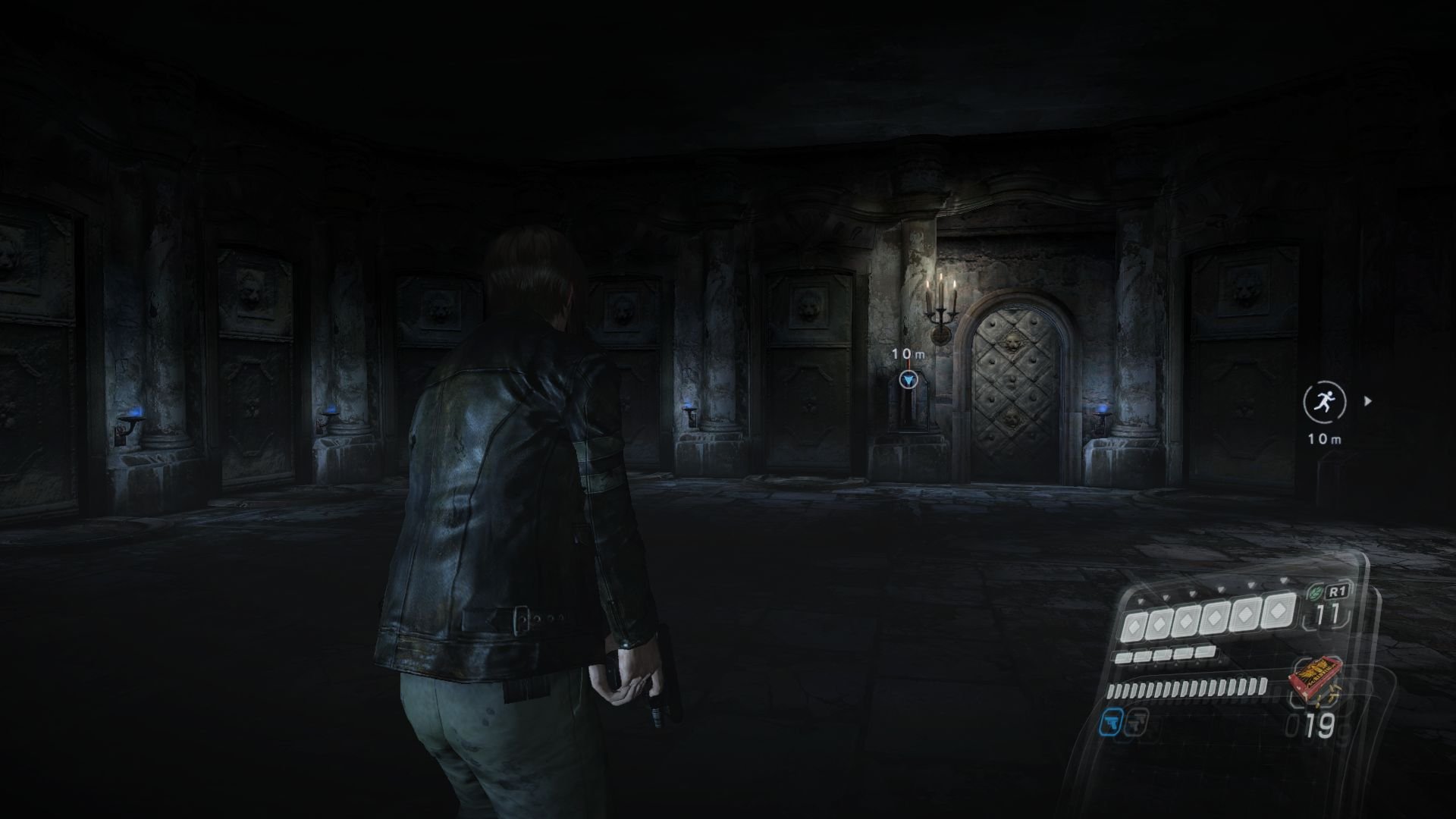Select the red 9mm ammo box showing 19
The width and height of the screenshot is (1456, 819).
[1316, 677]
